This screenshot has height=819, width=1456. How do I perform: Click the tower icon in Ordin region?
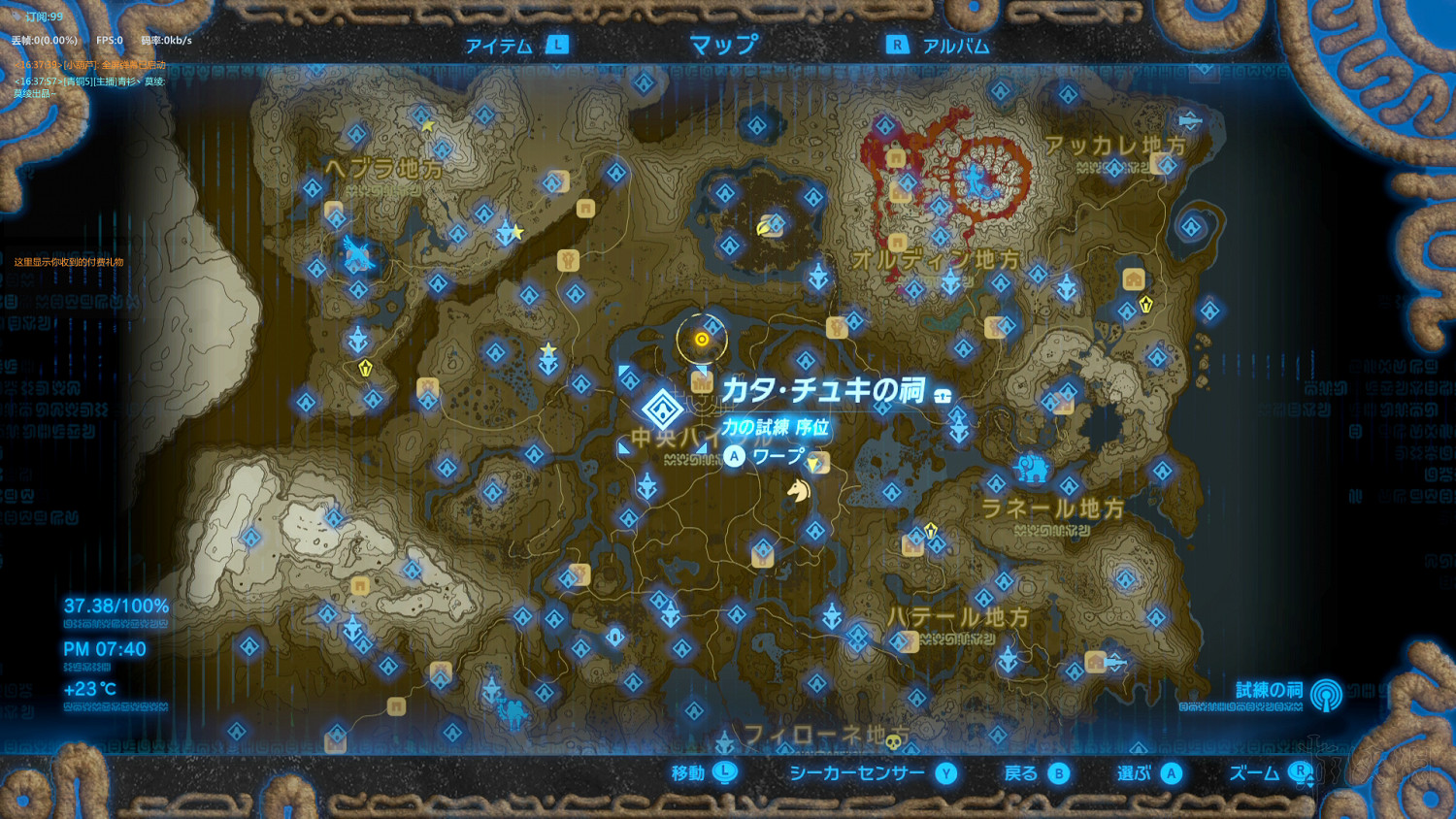tap(950, 279)
